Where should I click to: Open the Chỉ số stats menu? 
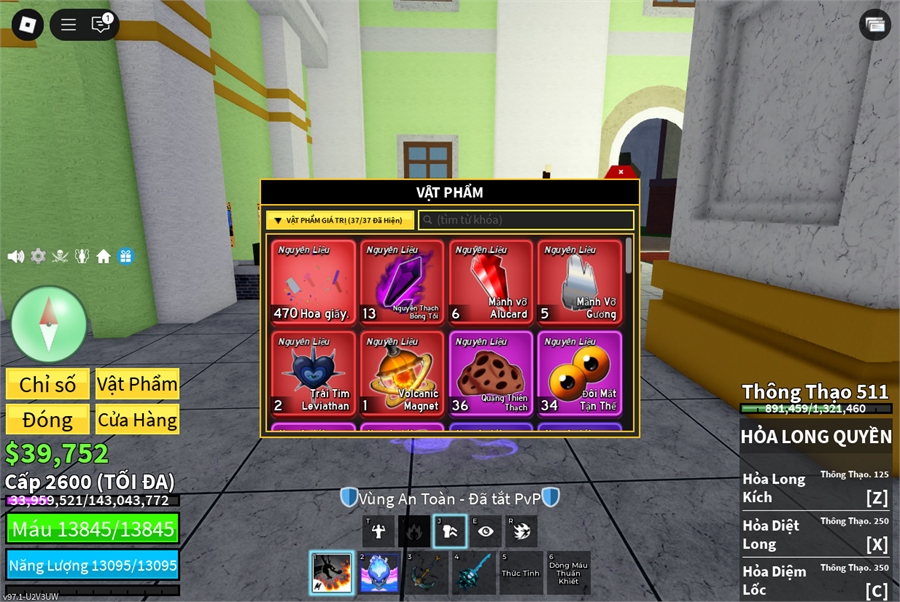click(47, 384)
